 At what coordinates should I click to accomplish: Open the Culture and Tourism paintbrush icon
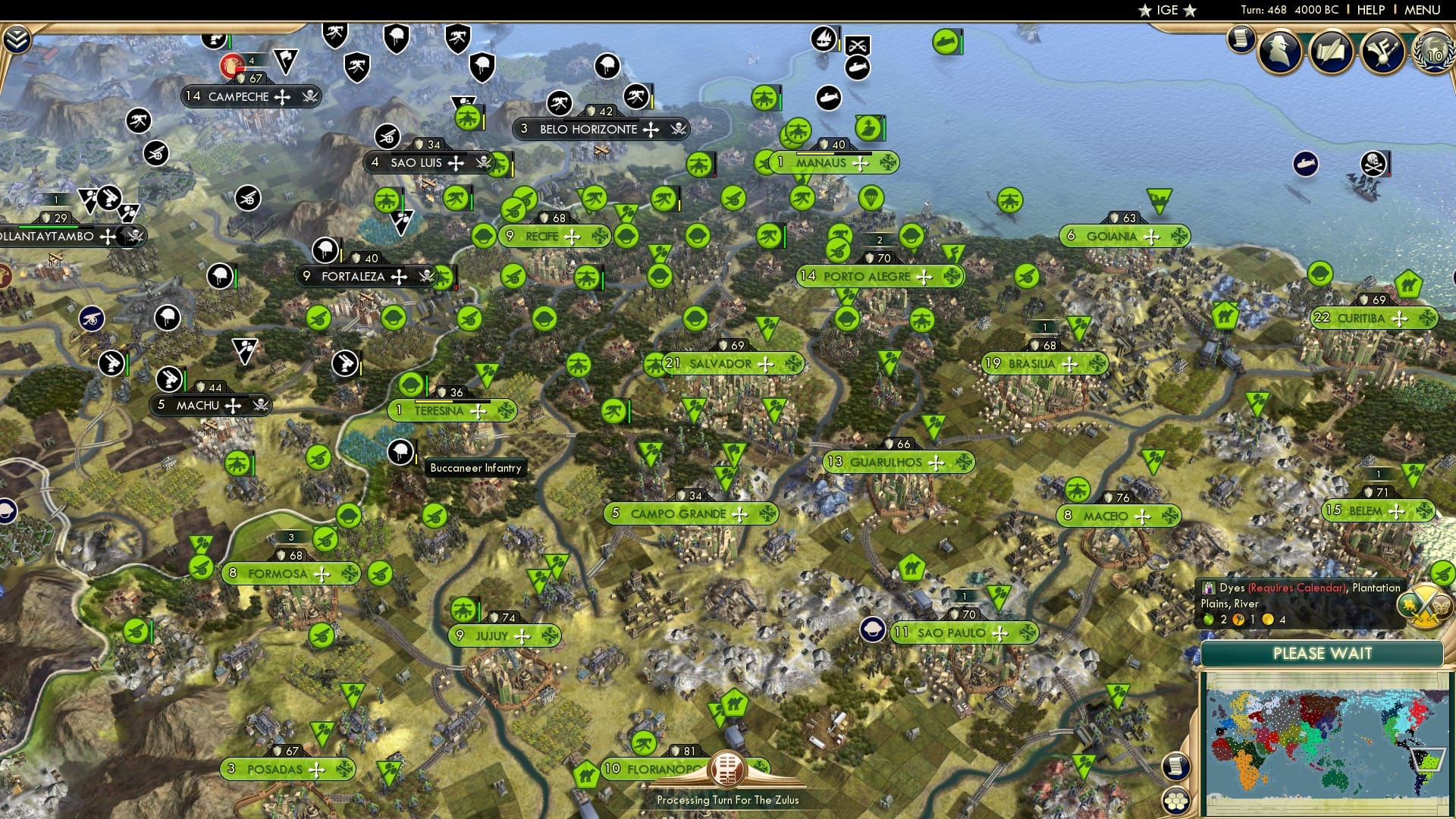point(1383,50)
